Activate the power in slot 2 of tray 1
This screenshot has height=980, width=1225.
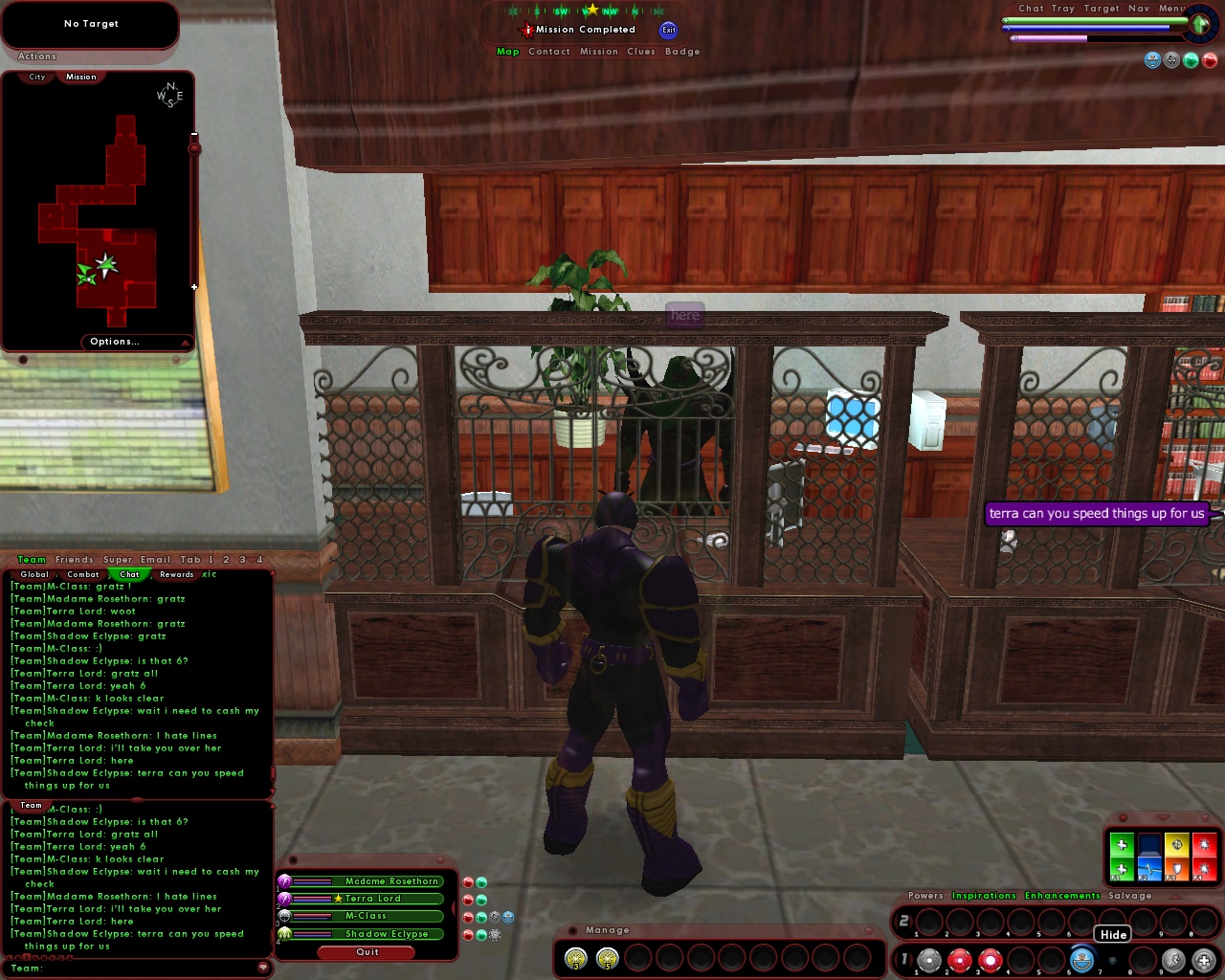[x=958, y=960]
